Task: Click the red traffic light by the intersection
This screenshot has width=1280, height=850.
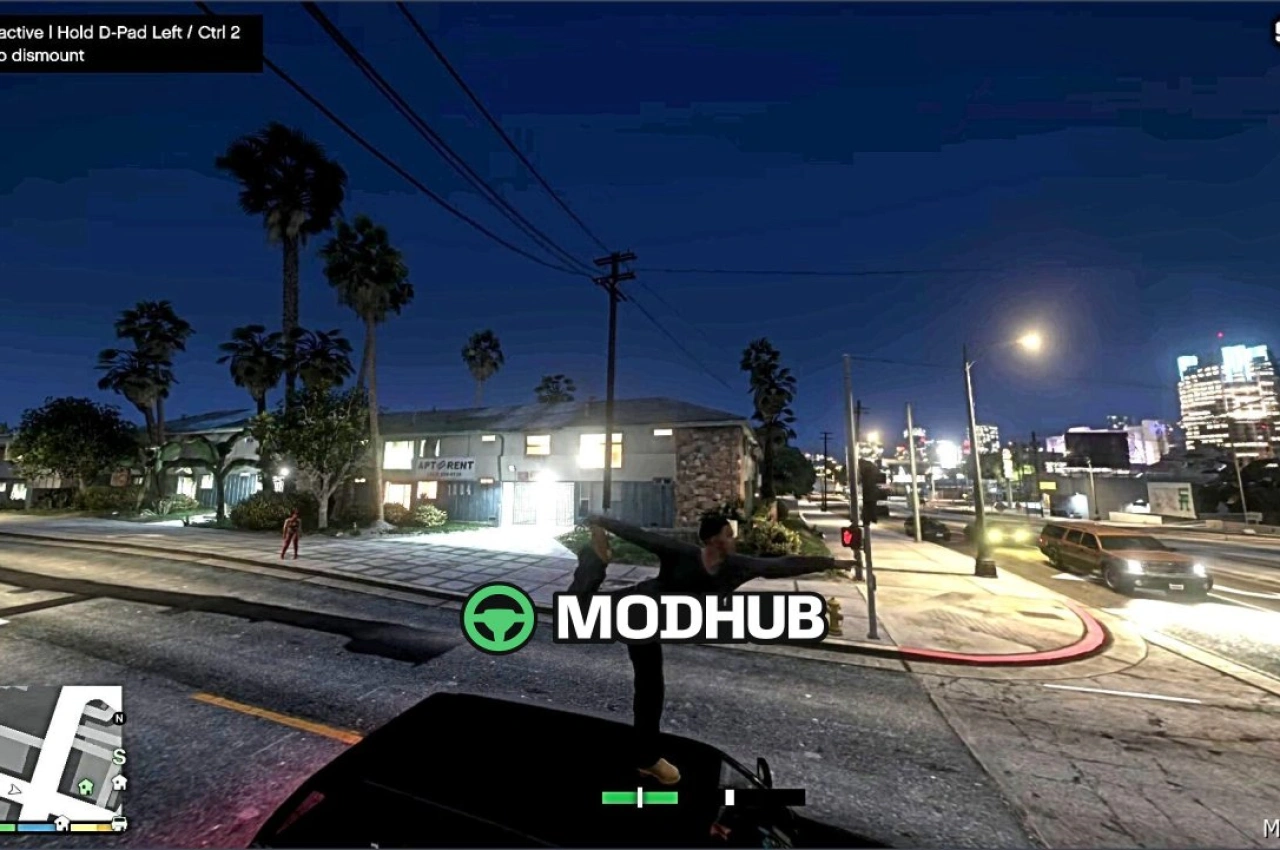Action: click(851, 536)
